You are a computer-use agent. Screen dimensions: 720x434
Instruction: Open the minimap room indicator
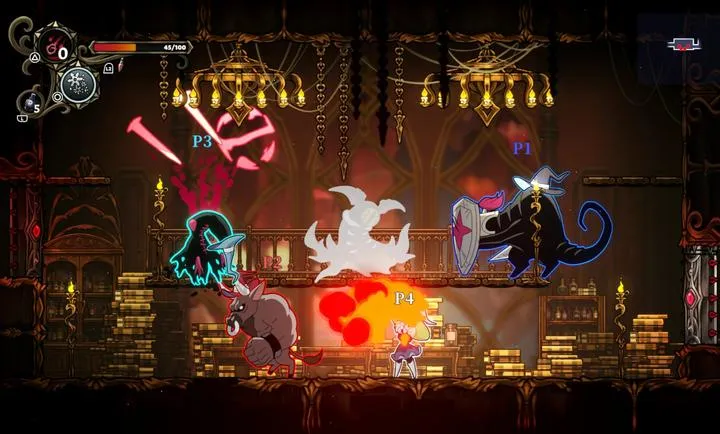pyautogui.click(x=684, y=44)
